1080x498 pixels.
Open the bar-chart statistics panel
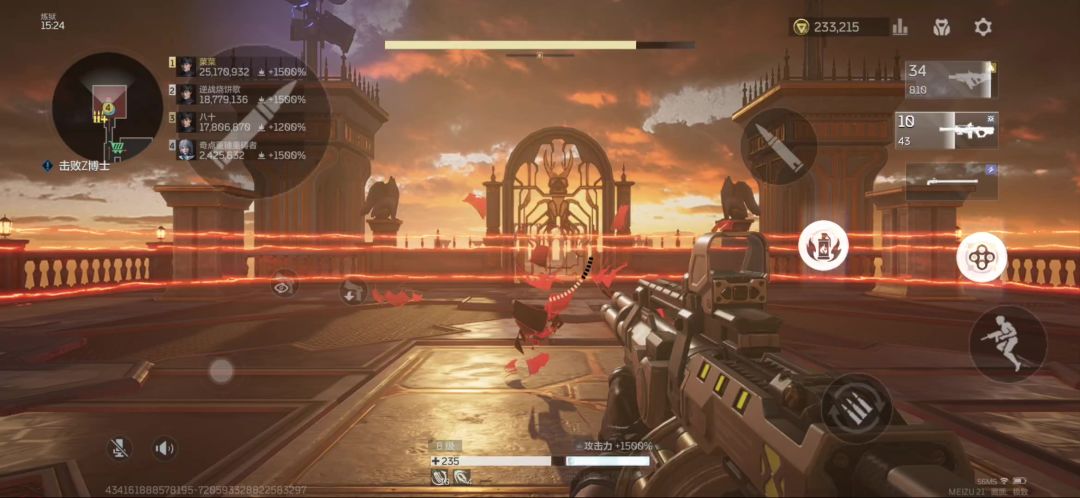(x=900, y=27)
